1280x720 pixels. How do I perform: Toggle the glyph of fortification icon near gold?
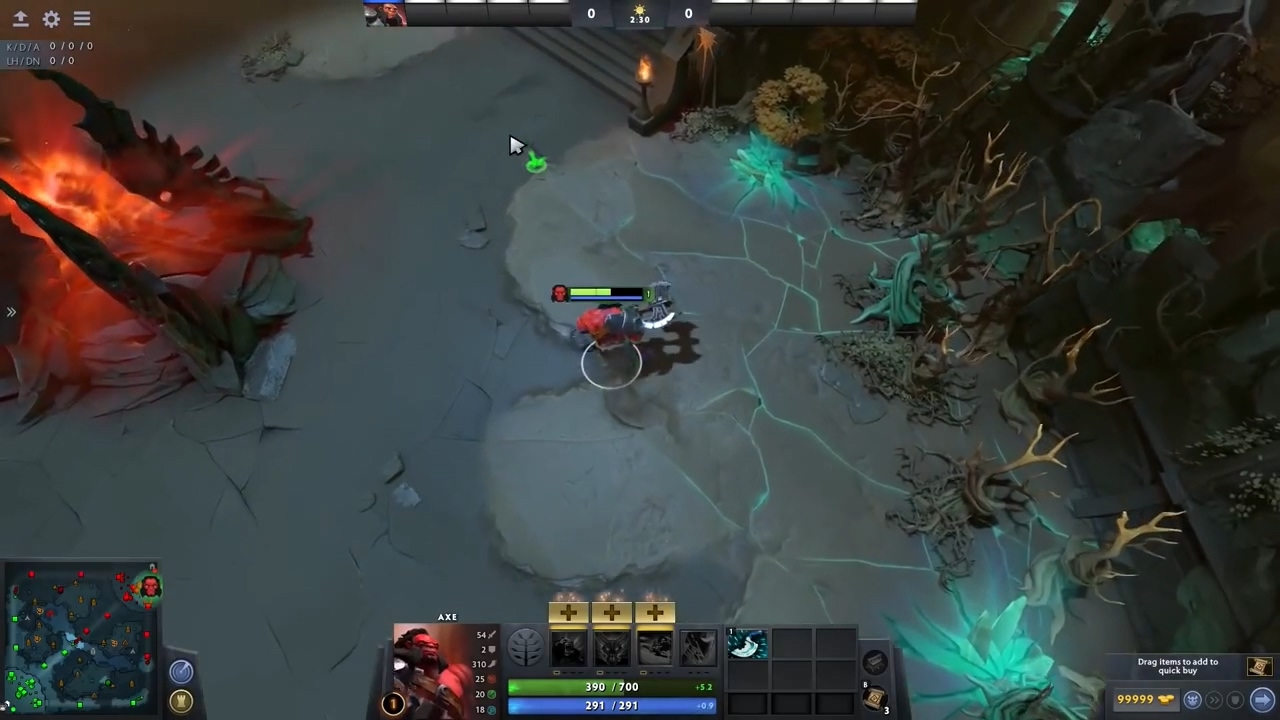click(1193, 700)
